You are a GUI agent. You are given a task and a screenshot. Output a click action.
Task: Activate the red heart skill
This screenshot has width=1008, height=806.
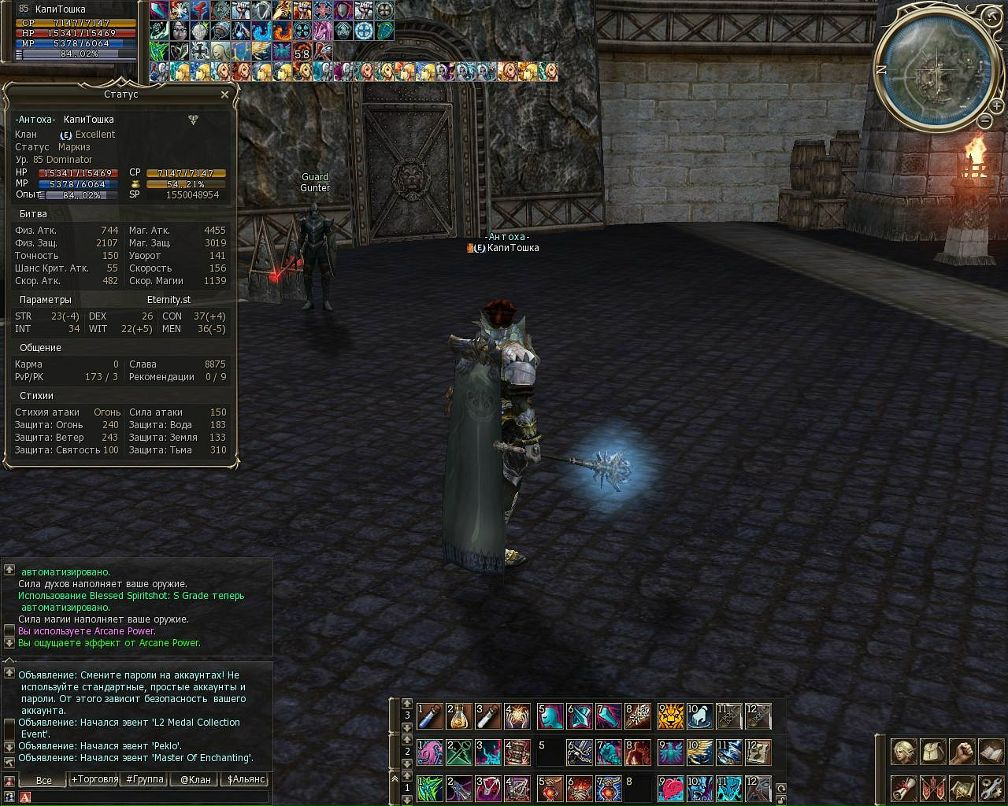coord(670,786)
